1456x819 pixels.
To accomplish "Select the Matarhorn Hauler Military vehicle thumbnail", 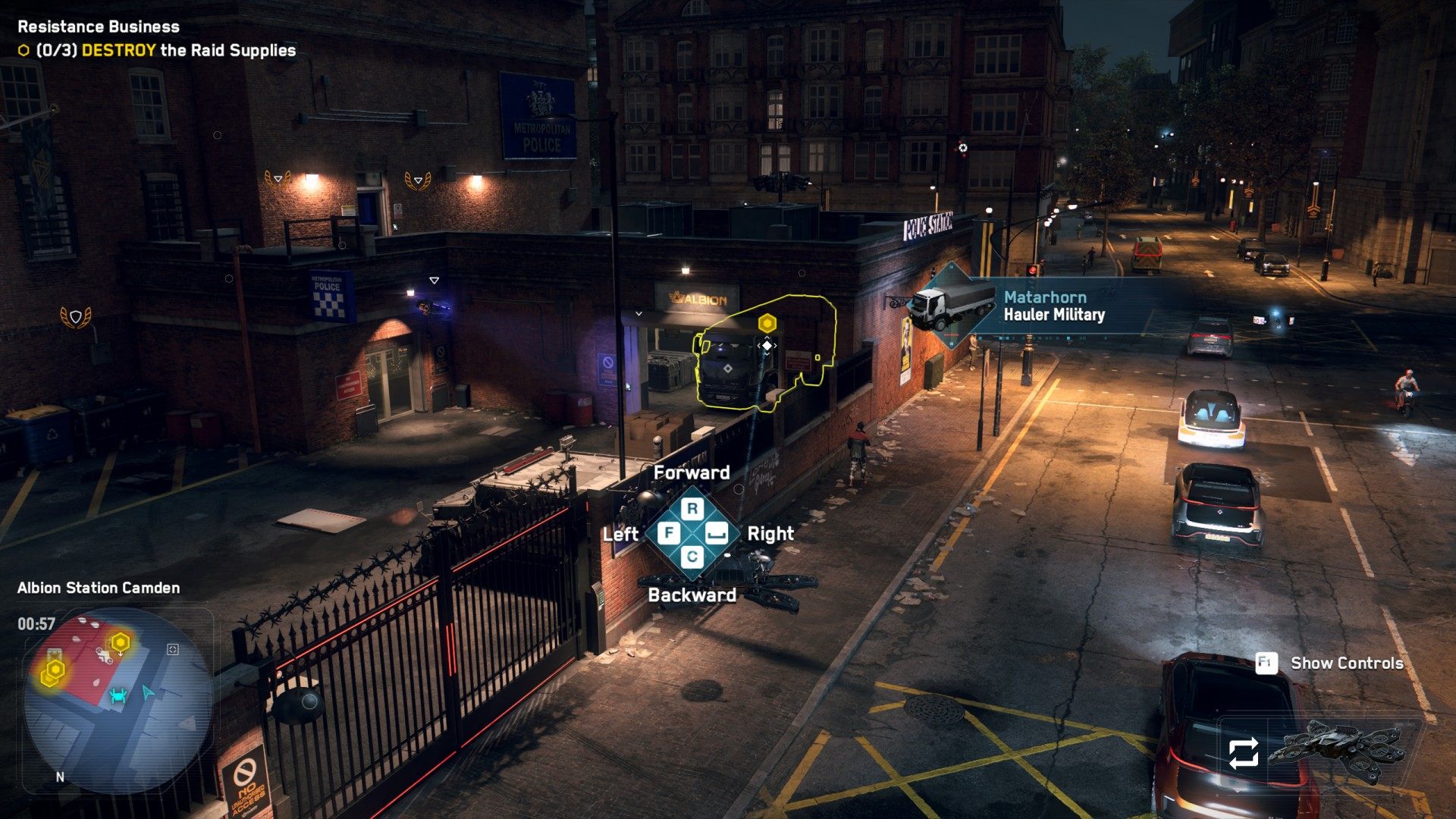I will click(953, 304).
